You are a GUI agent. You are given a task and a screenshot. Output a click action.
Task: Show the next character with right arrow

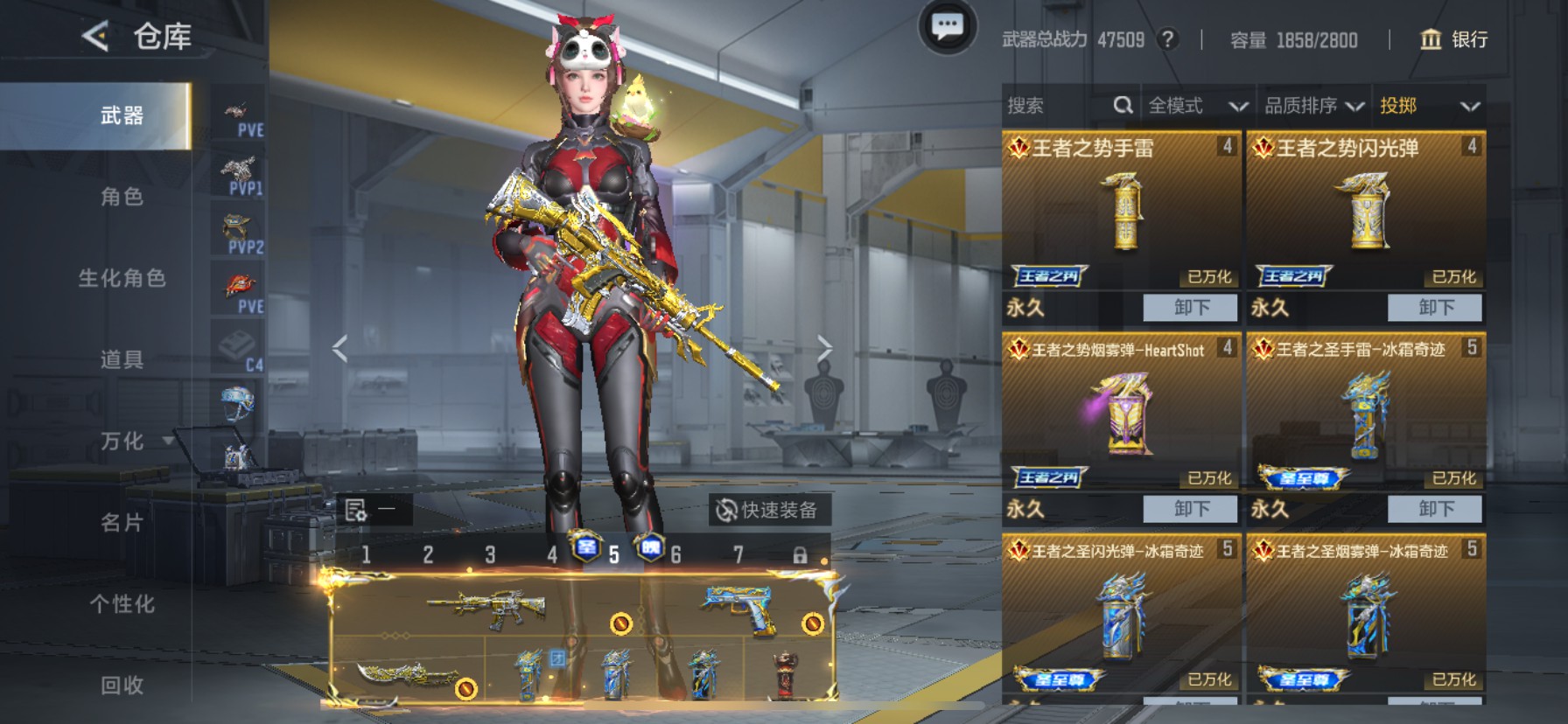tap(824, 348)
